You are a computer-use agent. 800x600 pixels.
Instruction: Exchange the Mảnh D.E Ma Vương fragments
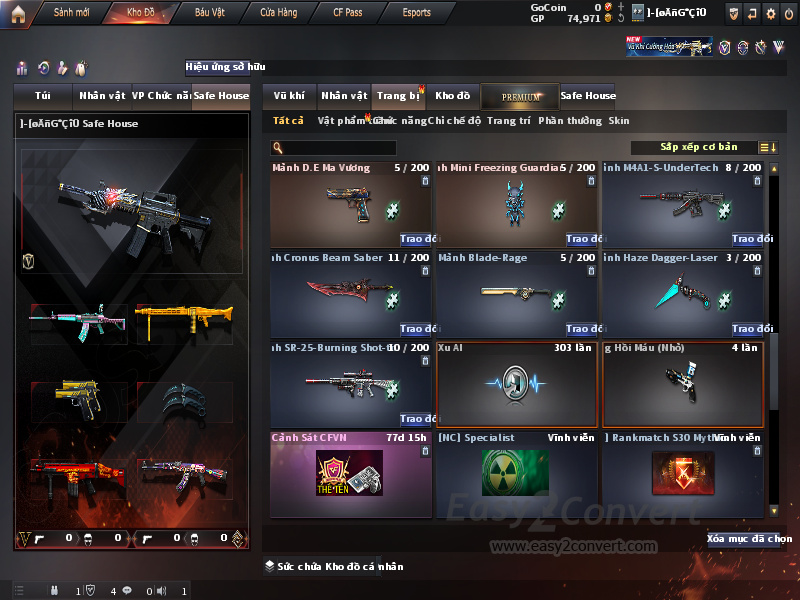pos(415,239)
